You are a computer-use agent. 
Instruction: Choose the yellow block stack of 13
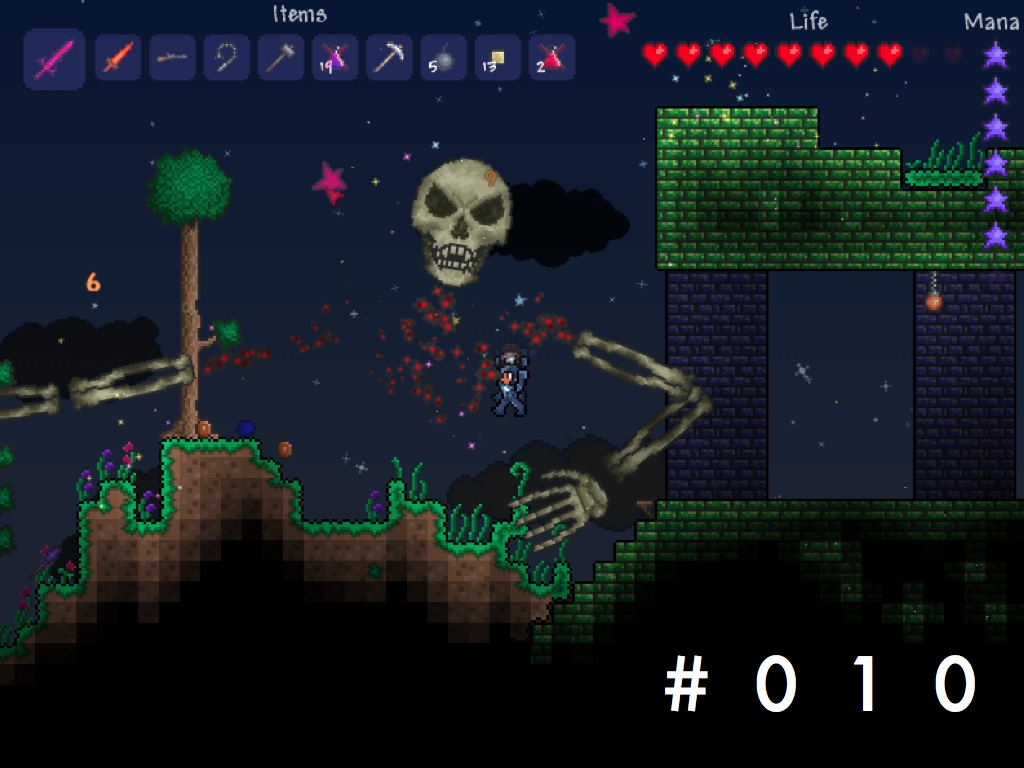496,58
